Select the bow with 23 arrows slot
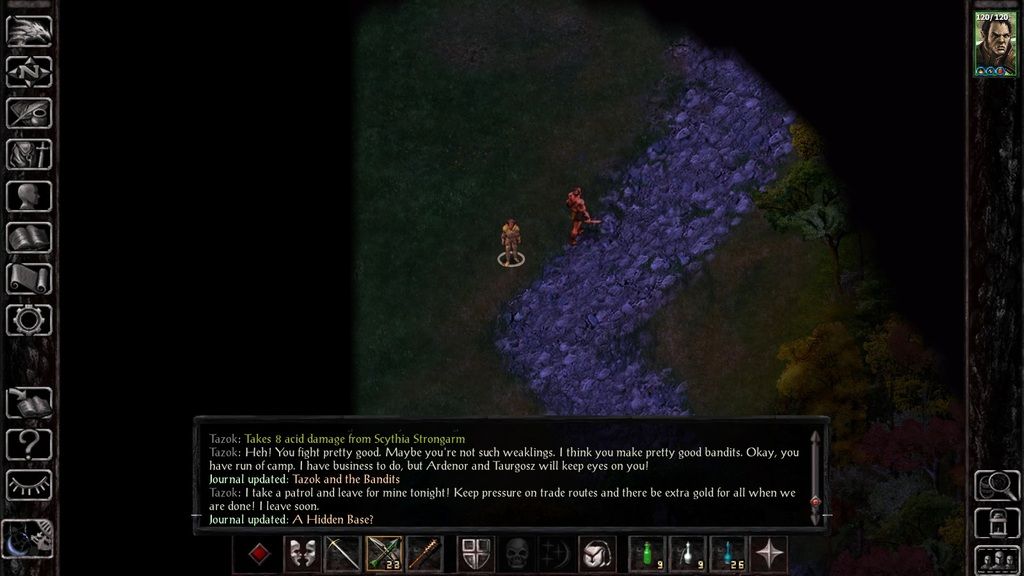1024x576 pixels. point(384,554)
